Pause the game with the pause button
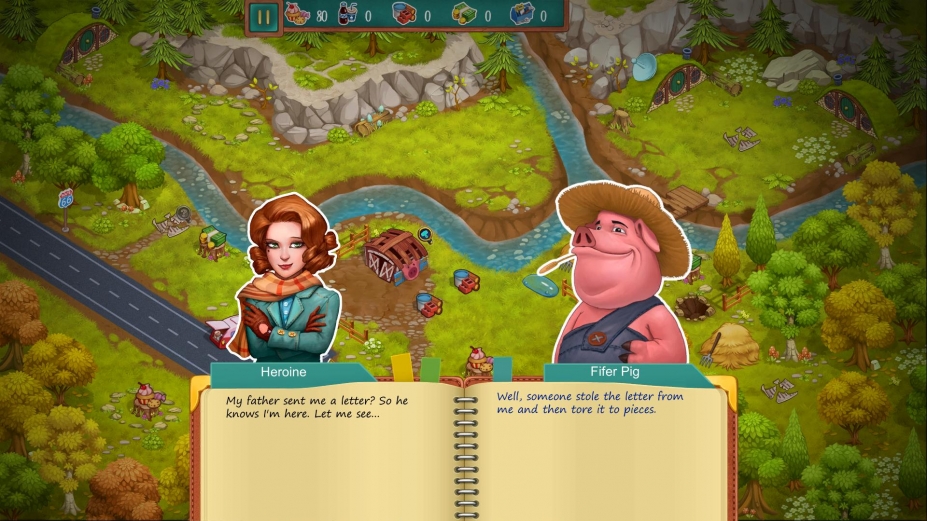This screenshot has height=521, width=927. (264, 16)
